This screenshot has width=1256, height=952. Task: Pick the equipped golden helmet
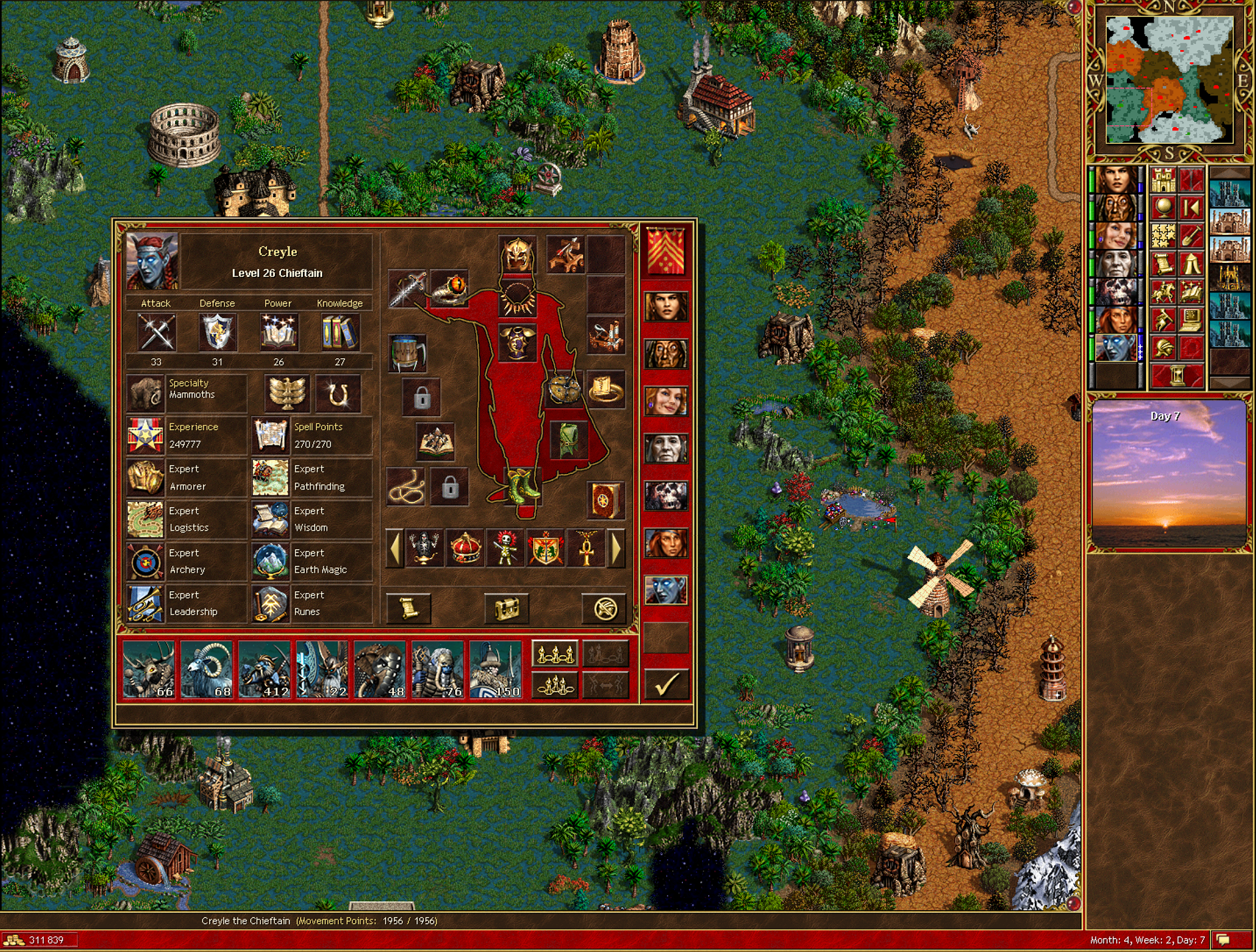(x=517, y=255)
